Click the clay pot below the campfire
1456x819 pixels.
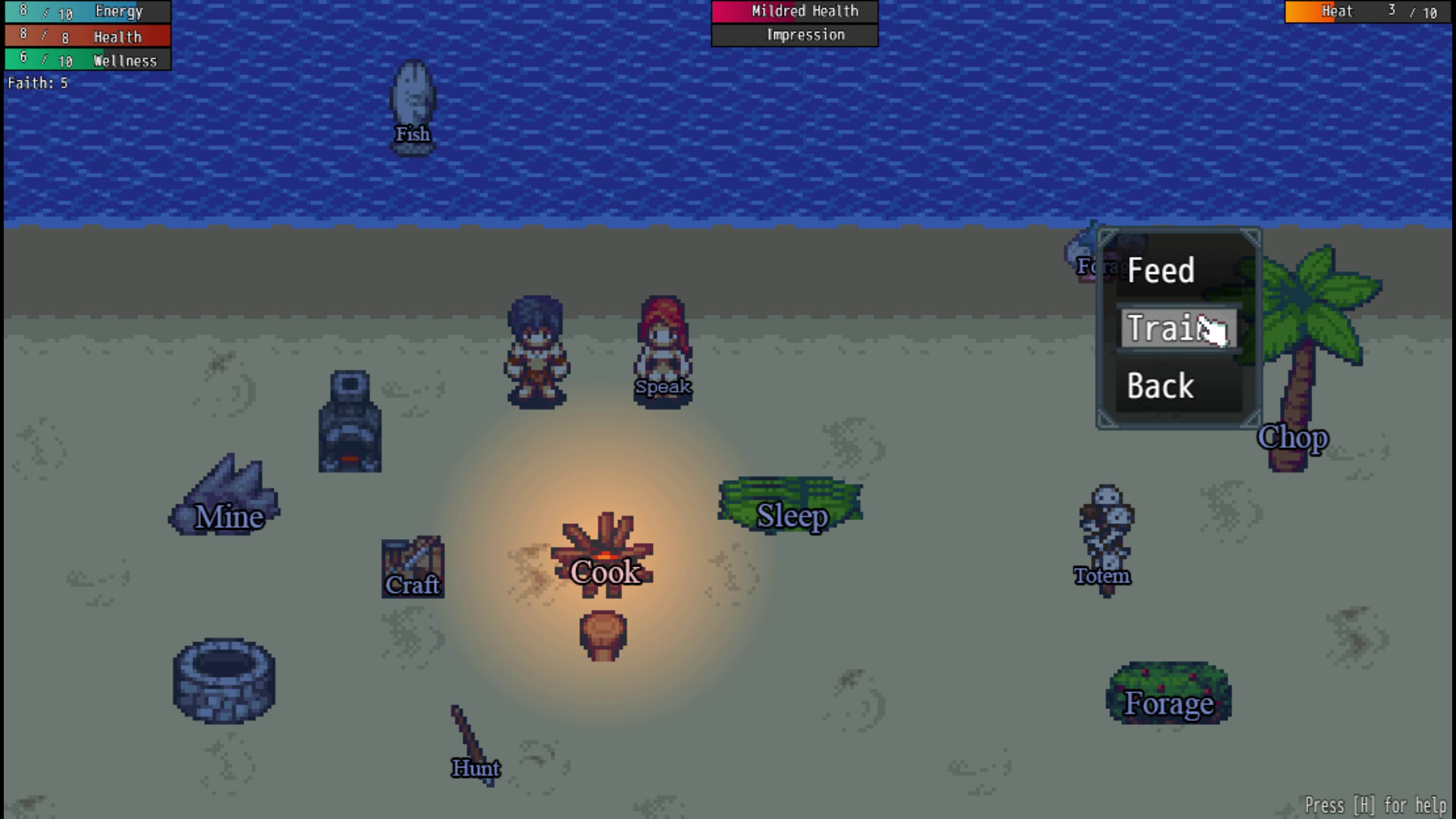603,633
